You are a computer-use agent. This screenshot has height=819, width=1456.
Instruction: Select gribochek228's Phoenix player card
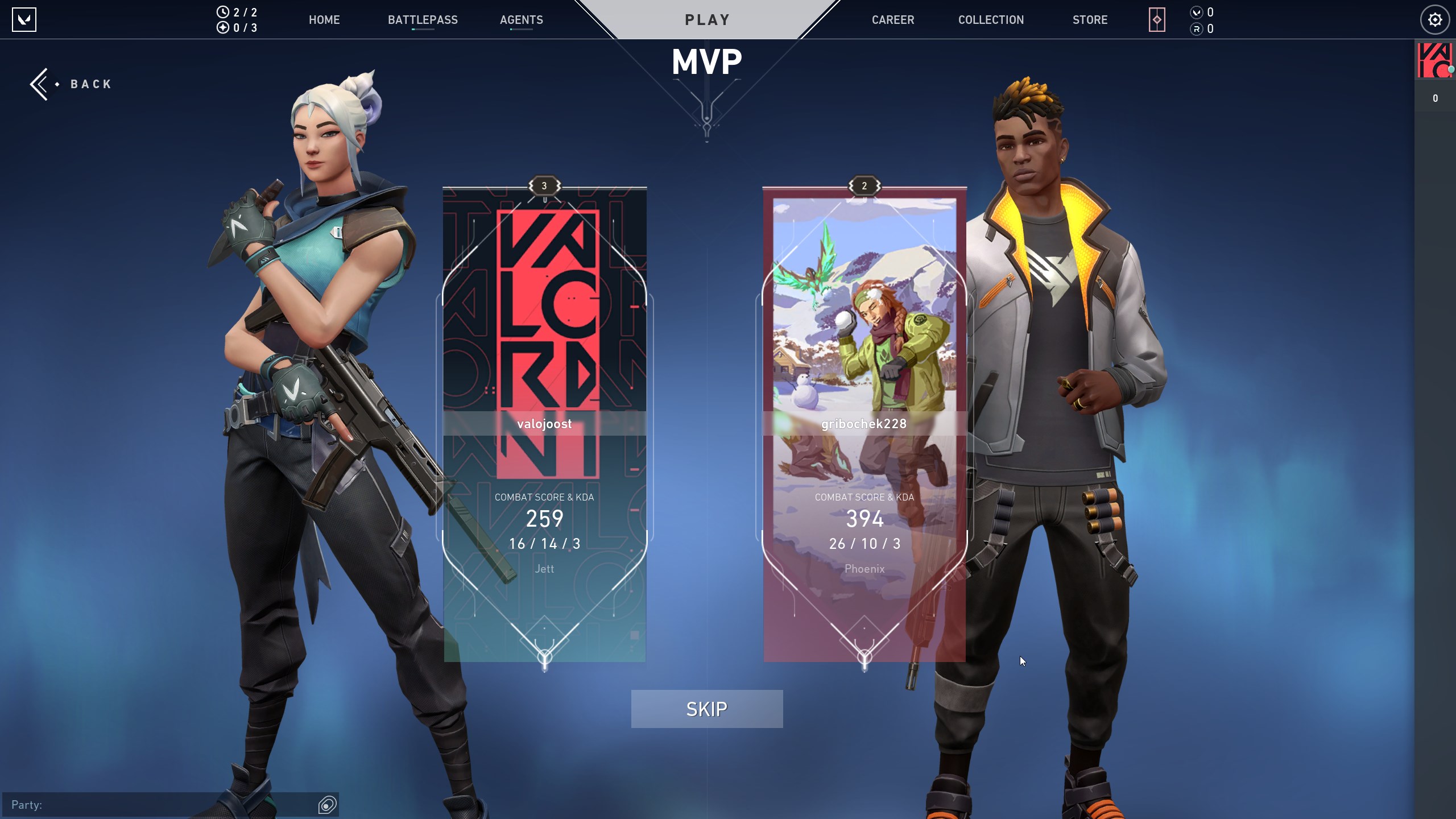(864, 424)
